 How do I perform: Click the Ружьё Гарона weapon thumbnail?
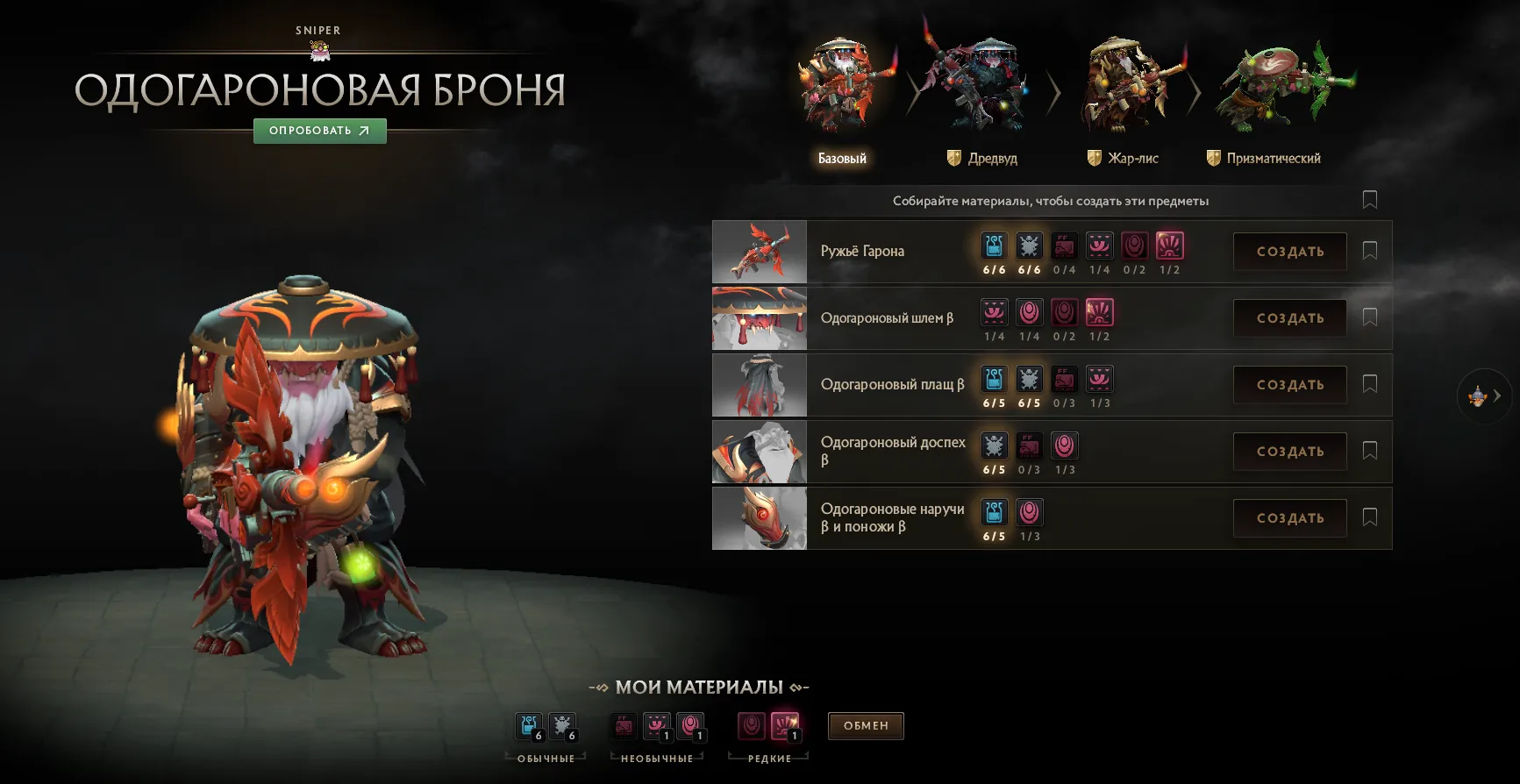click(x=759, y=251)
